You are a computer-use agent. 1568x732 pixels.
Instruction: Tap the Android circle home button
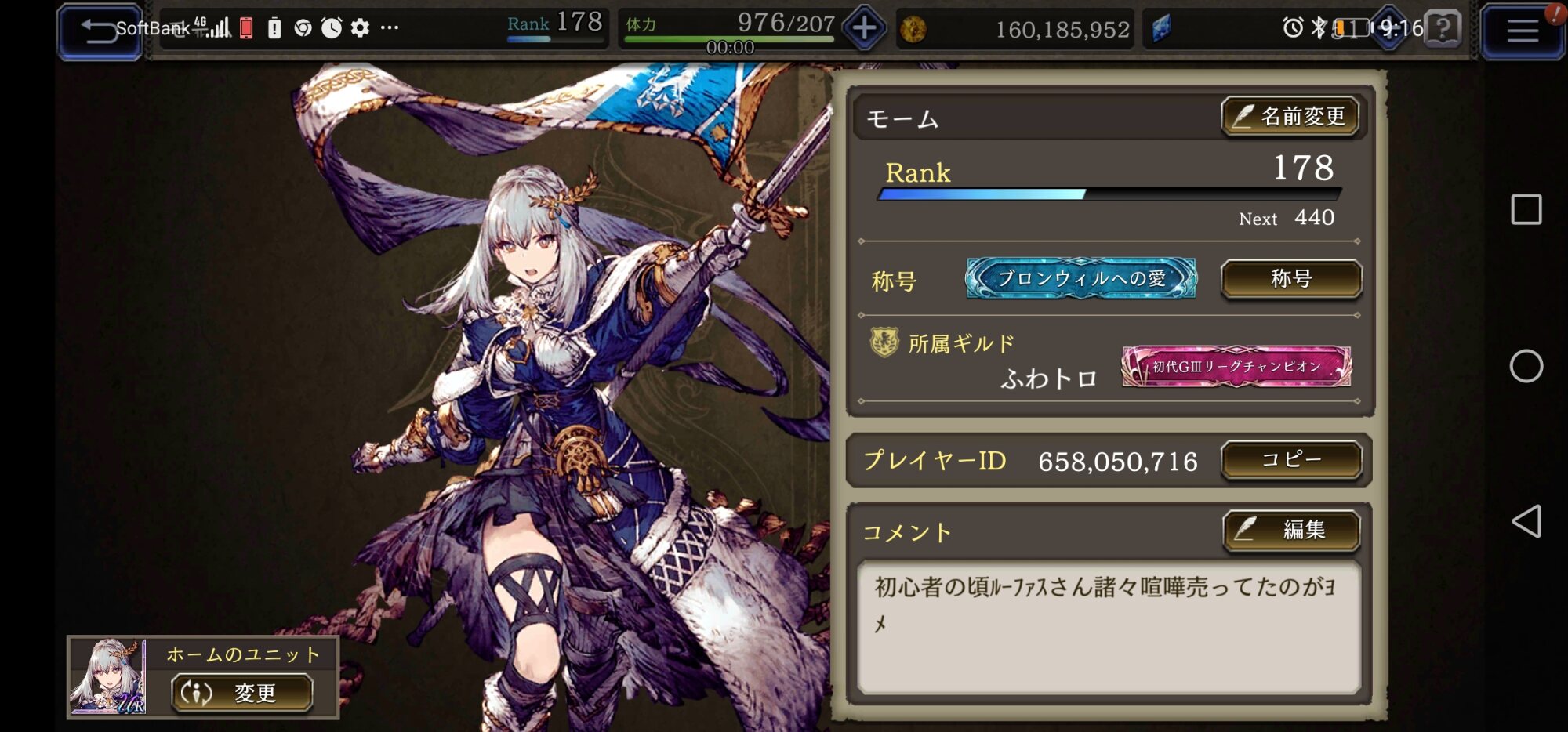[1526, 366]
